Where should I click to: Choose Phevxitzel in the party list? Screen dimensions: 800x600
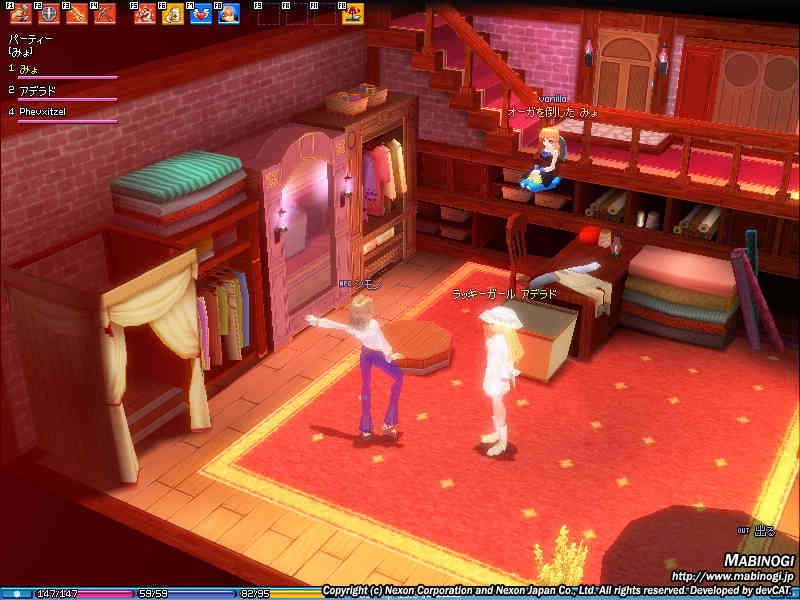[x=43, y=112]
